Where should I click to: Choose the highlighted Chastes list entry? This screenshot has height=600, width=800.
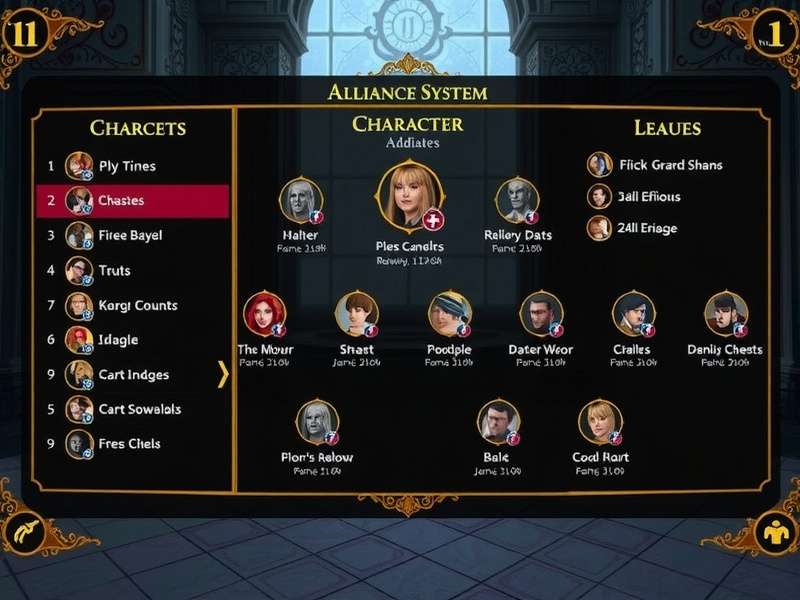coord(132,200)
